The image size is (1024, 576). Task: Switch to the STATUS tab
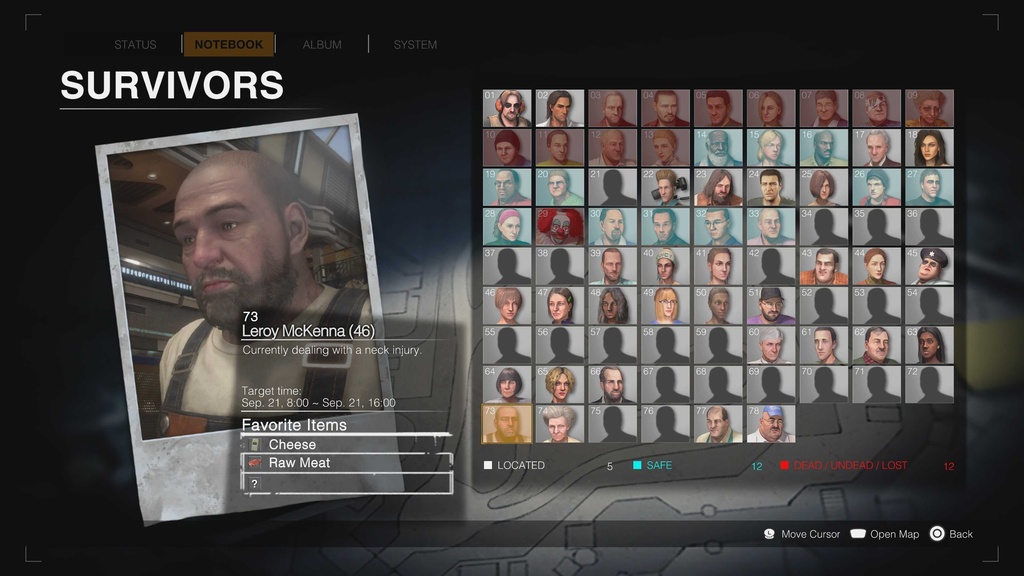(135, 45)
